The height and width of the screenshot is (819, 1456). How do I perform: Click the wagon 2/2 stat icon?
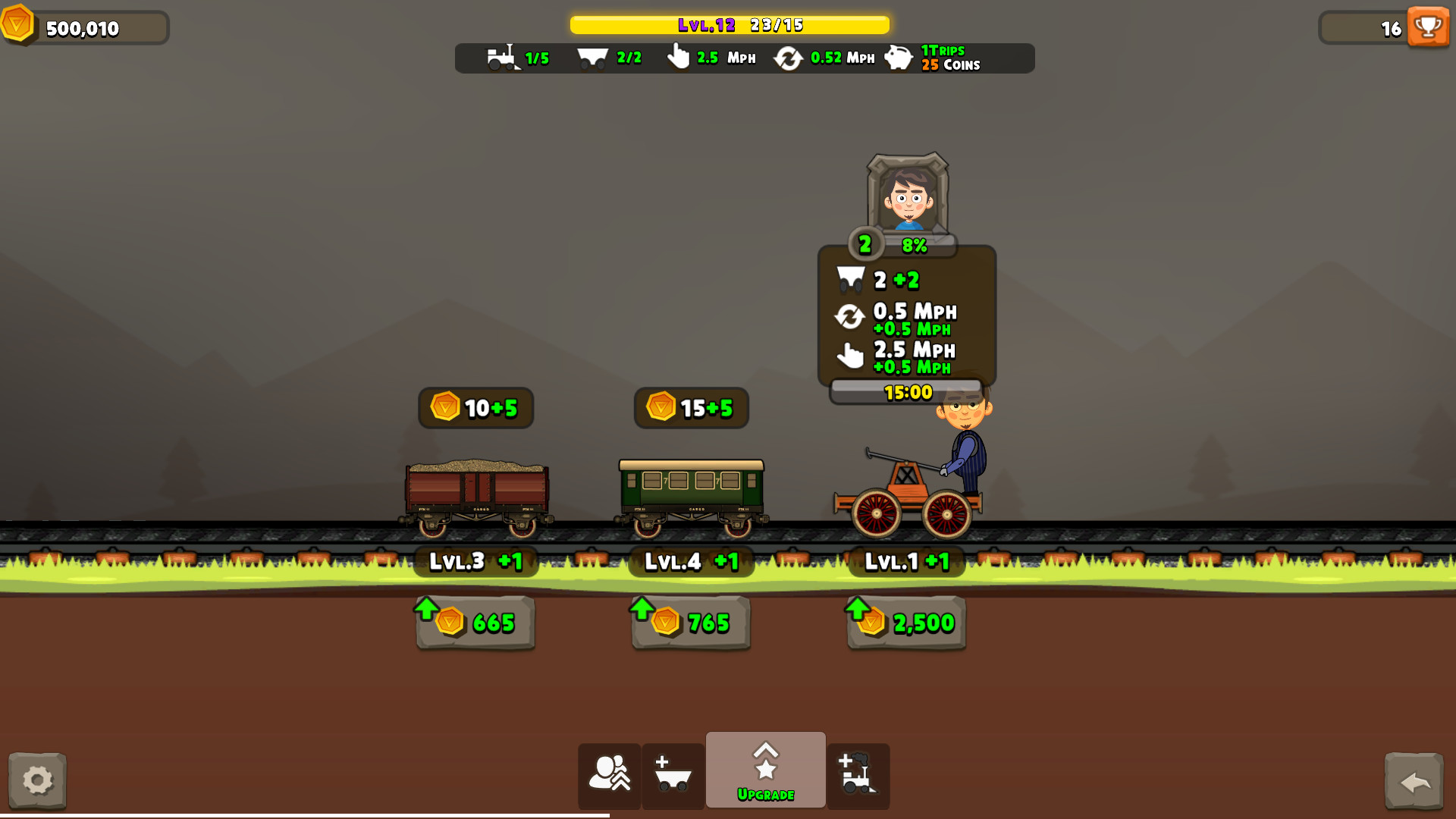pyautogui.click(x=595, y=57)
